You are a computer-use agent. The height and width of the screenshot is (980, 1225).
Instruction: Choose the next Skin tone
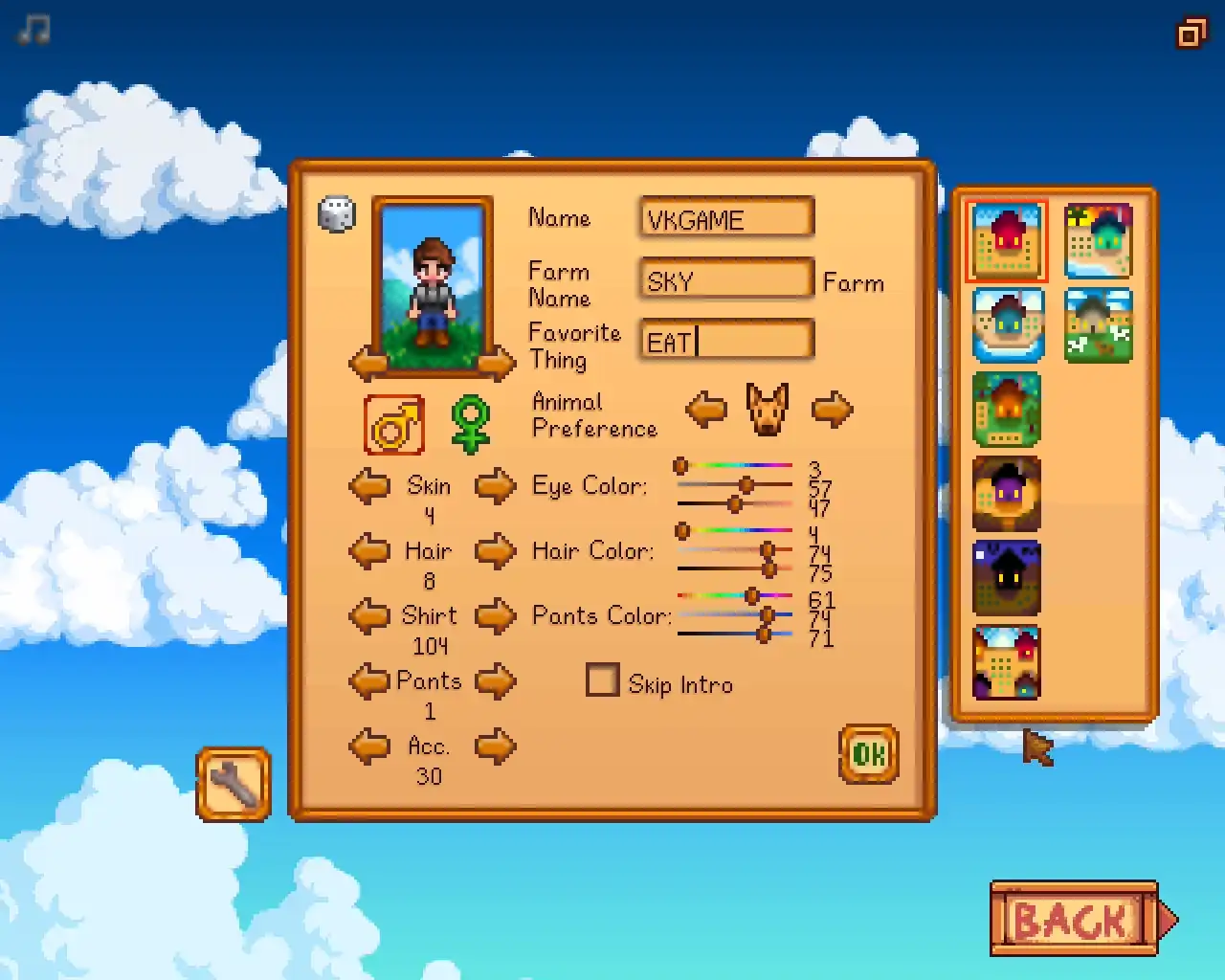coord(495,486)
